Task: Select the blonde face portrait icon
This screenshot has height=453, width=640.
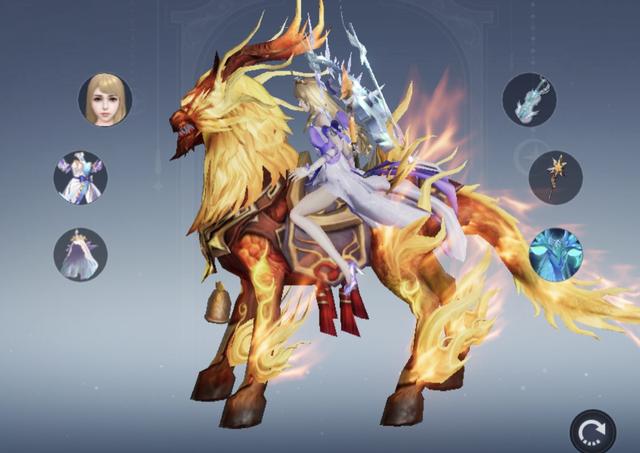Action: [105, 99]
